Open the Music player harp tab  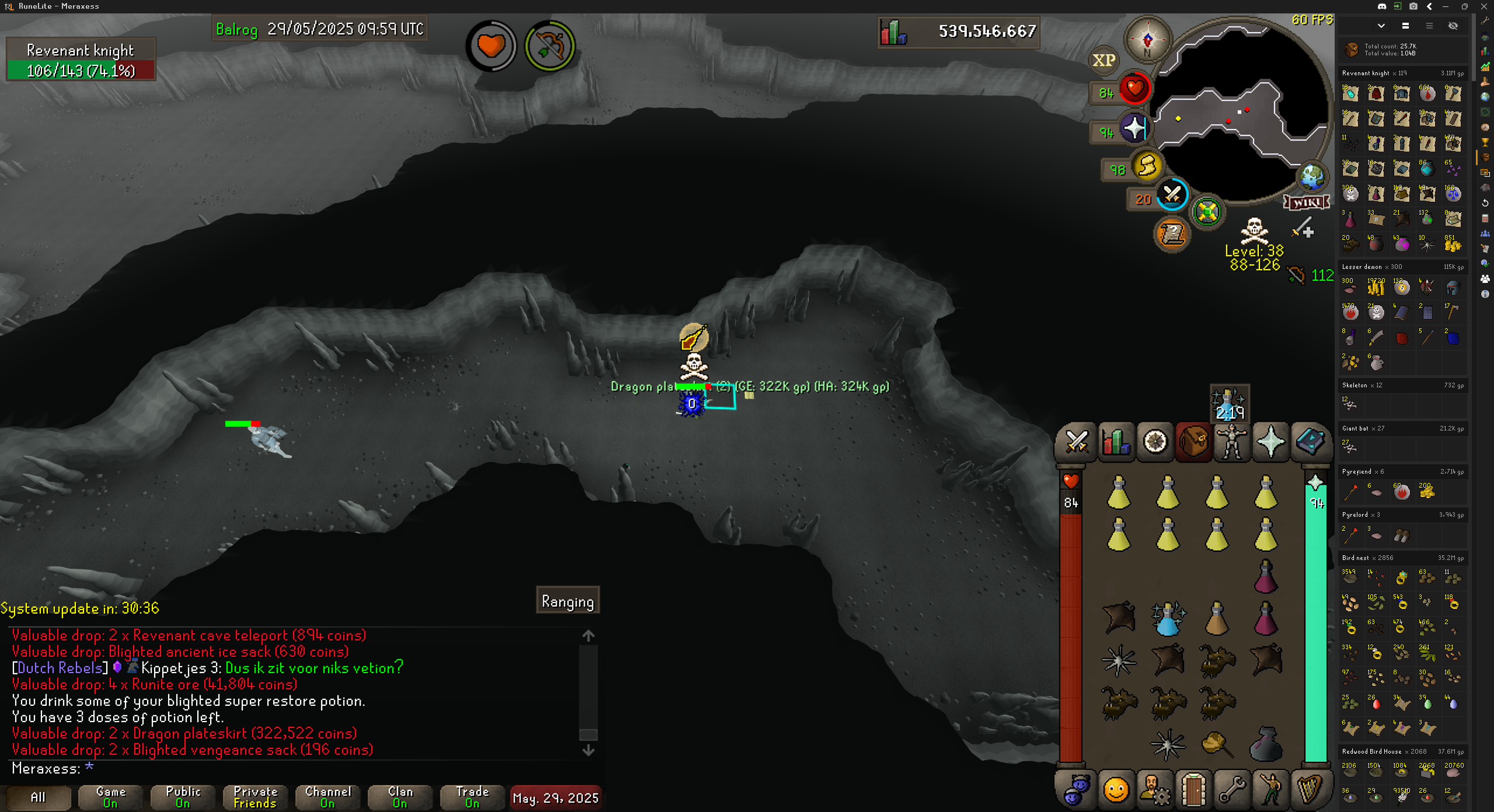click(x=1310, y=790)
